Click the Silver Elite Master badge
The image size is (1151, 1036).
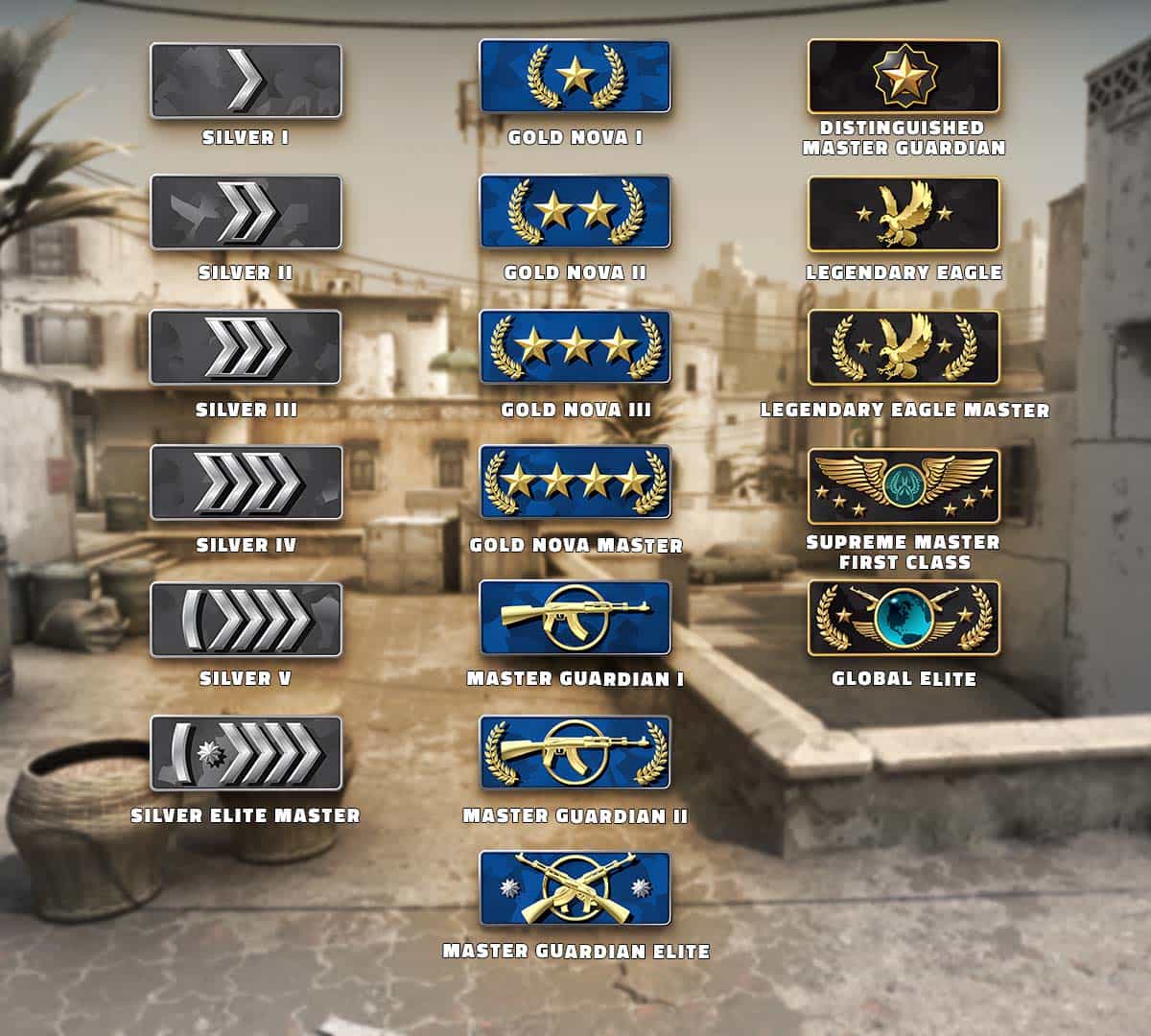click(246, 753)
